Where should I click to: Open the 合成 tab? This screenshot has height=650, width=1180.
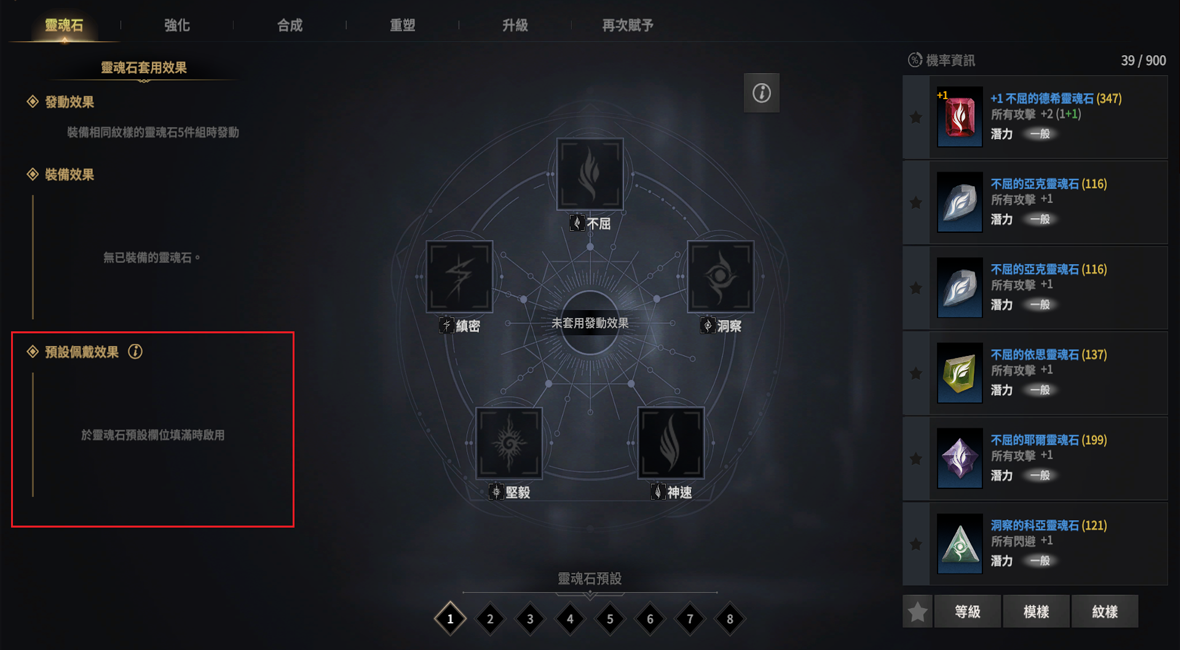[x=290, y=25]
